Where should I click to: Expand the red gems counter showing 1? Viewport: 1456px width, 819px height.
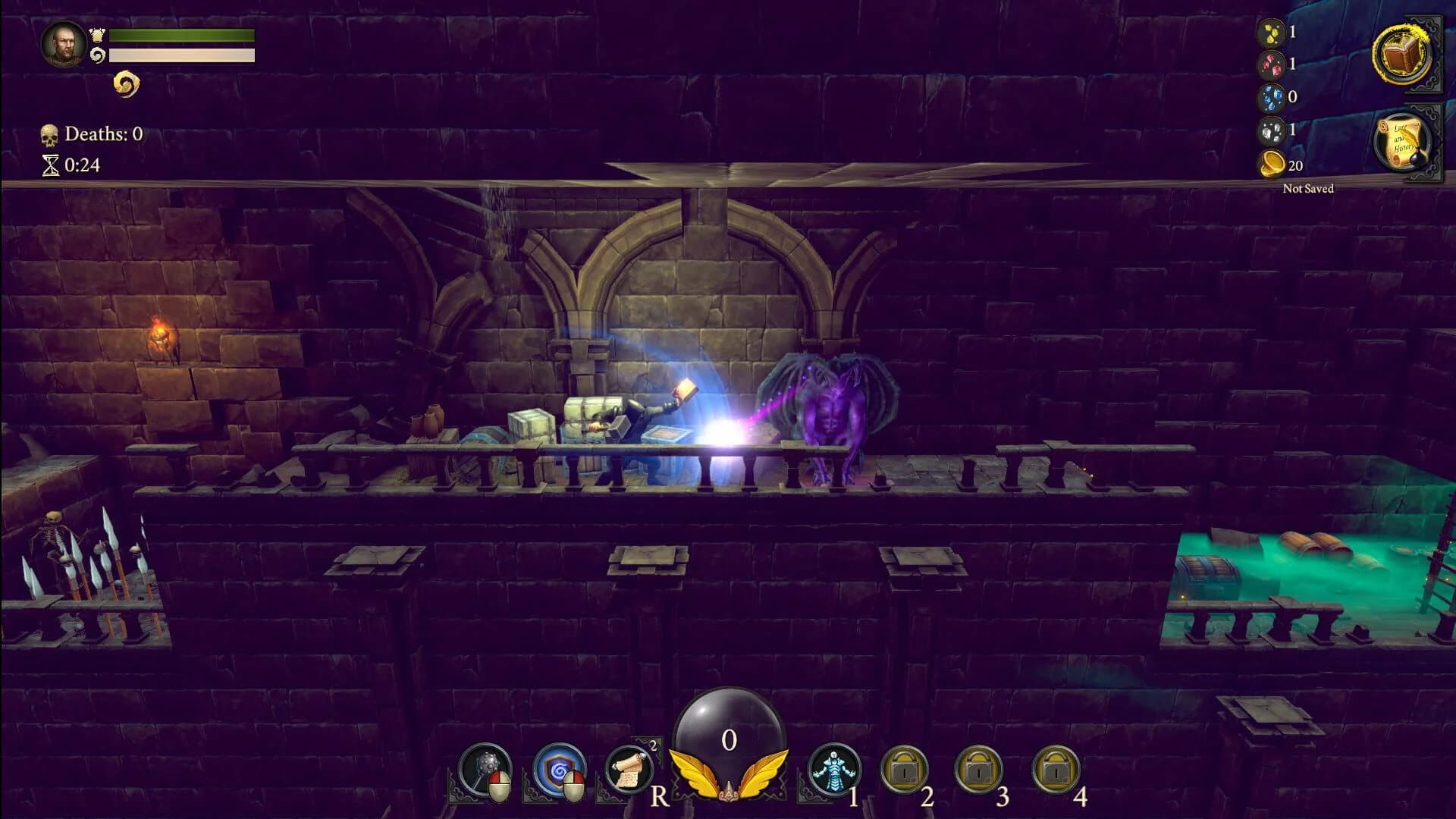point(1274,64)
